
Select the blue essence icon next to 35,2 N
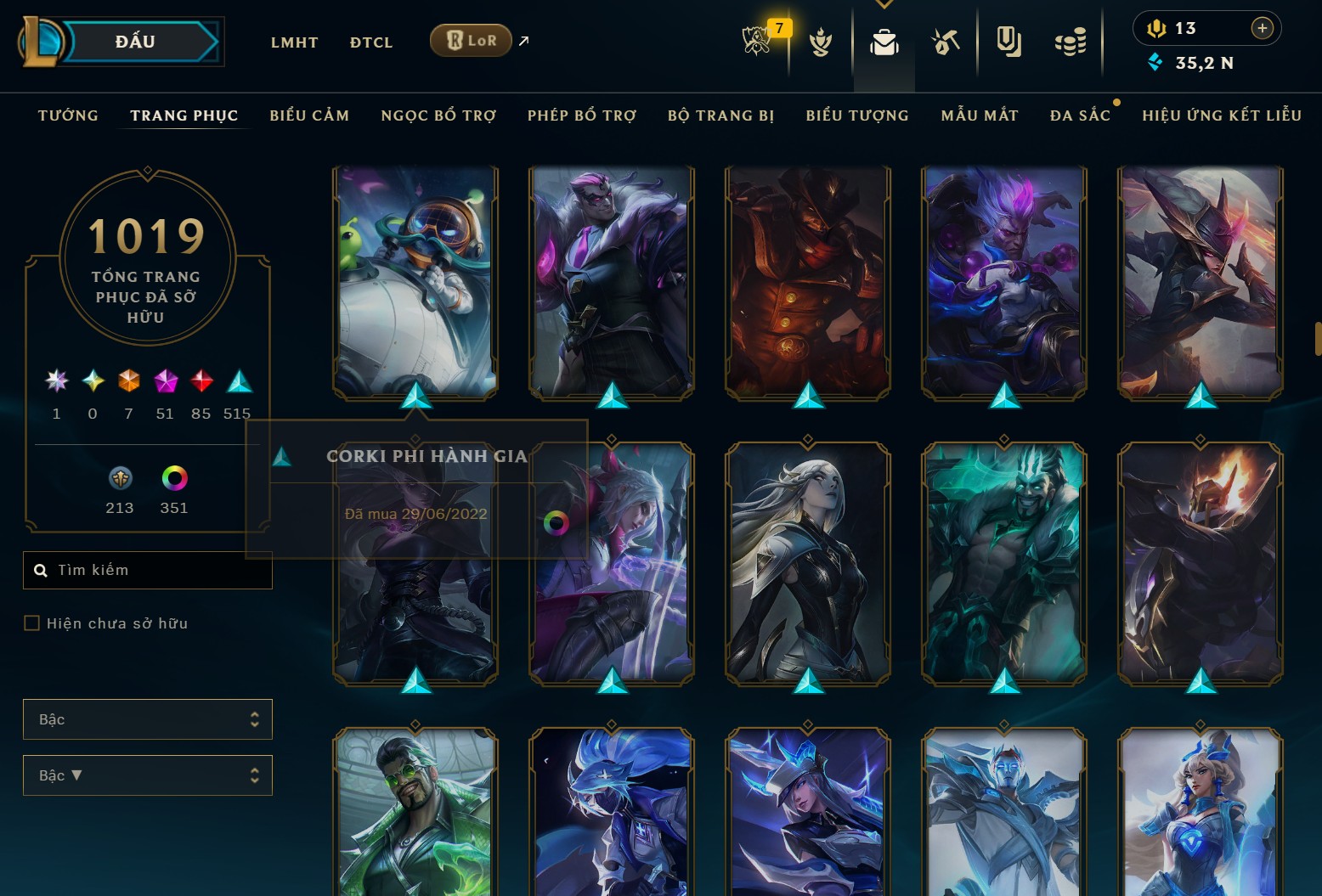click(x=1155, y=62)
